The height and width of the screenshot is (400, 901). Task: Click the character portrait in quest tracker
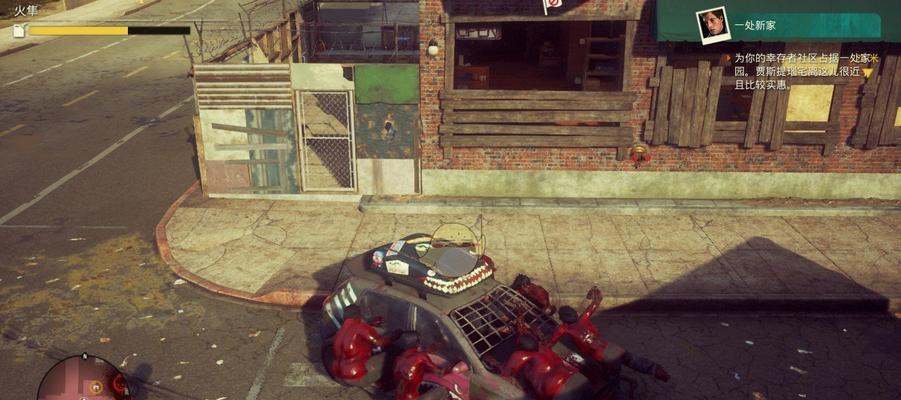[x=713, y=25]
